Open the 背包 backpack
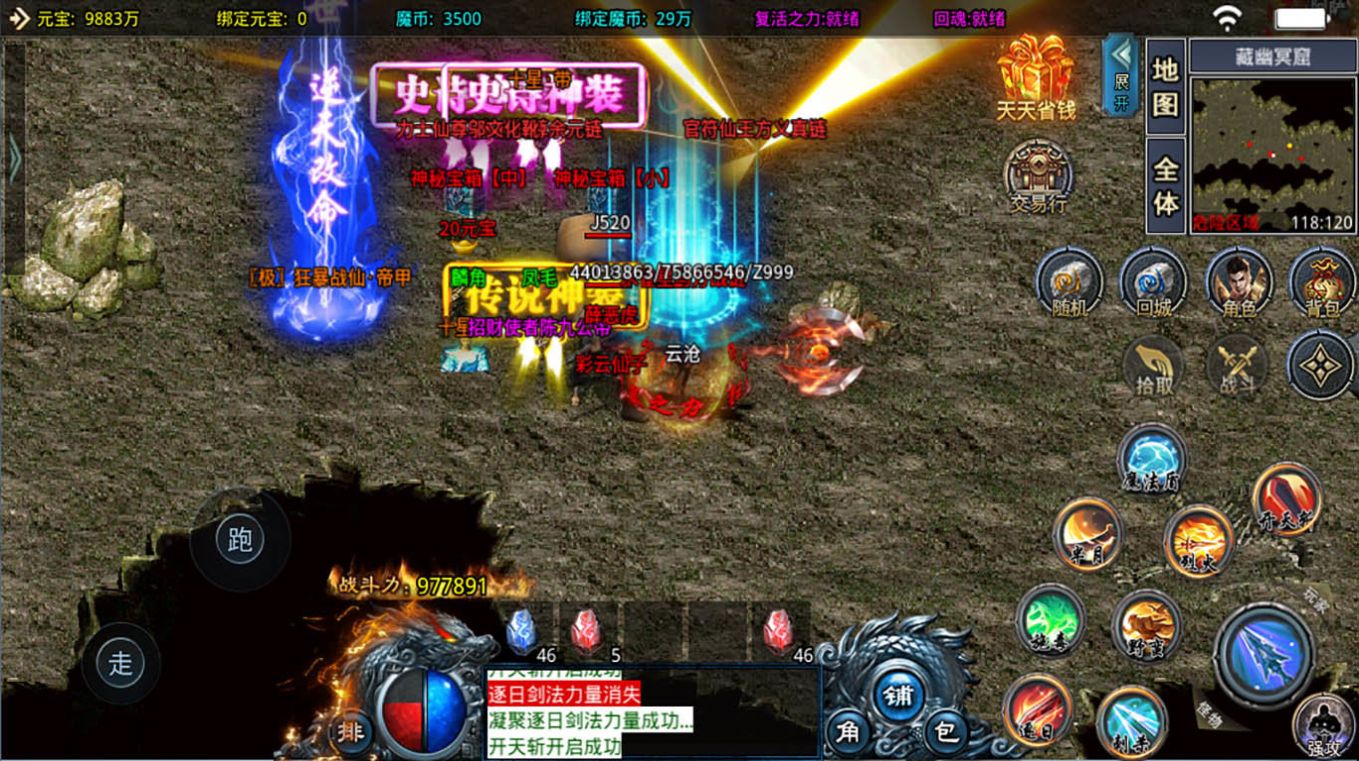This screenshot has width=1359, height=761. 1322,283
